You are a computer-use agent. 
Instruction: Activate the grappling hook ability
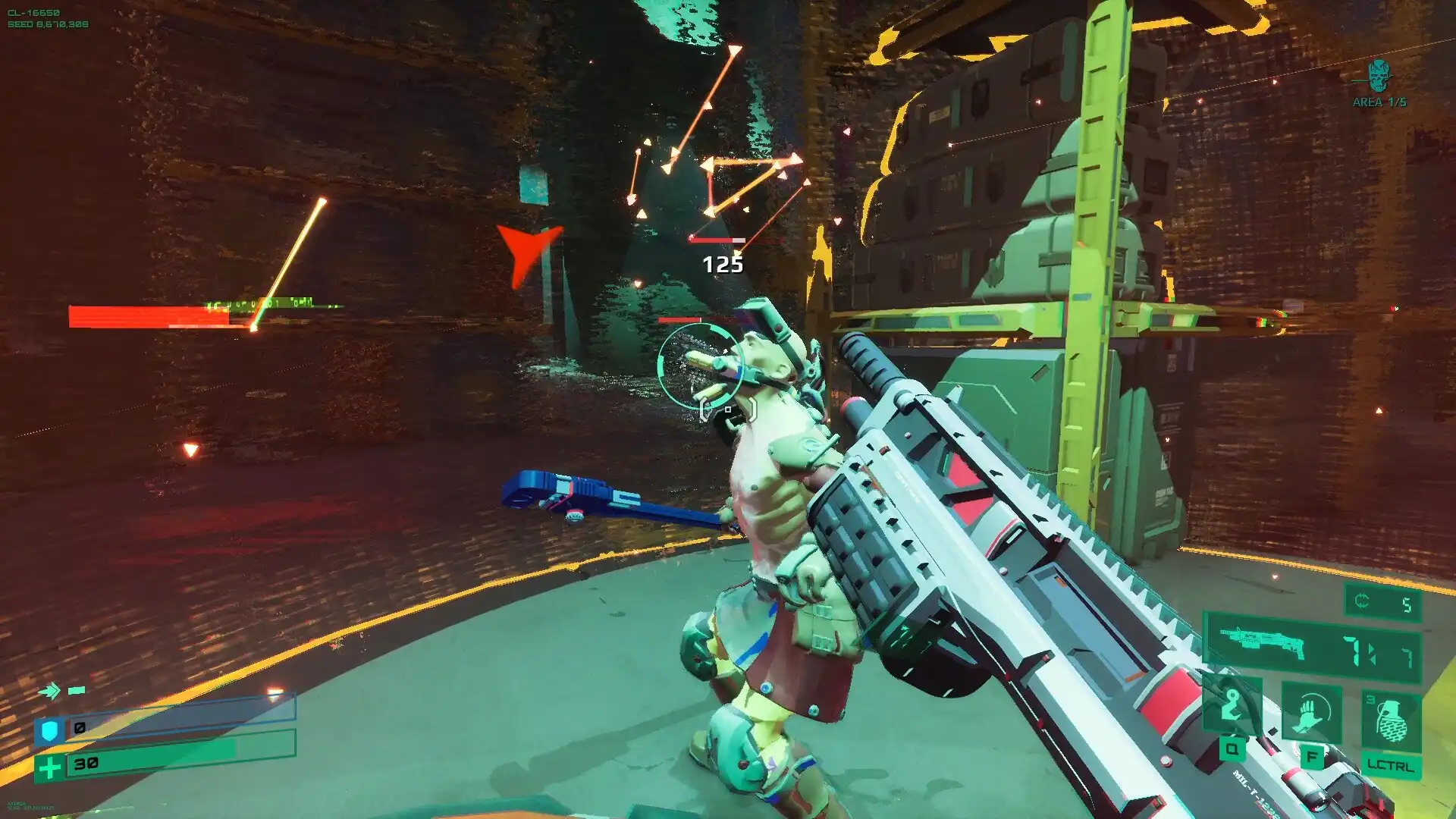point(1232,711)
